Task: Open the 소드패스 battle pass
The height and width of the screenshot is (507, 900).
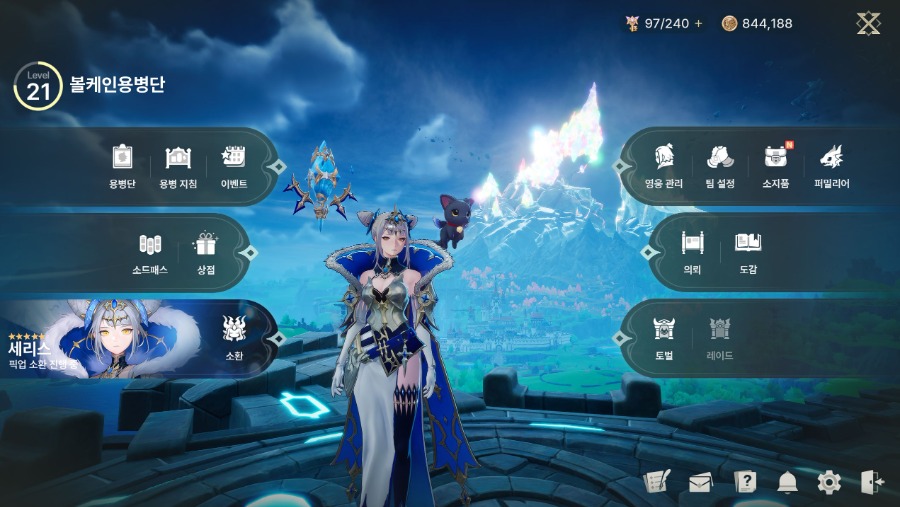Action: 150,252
